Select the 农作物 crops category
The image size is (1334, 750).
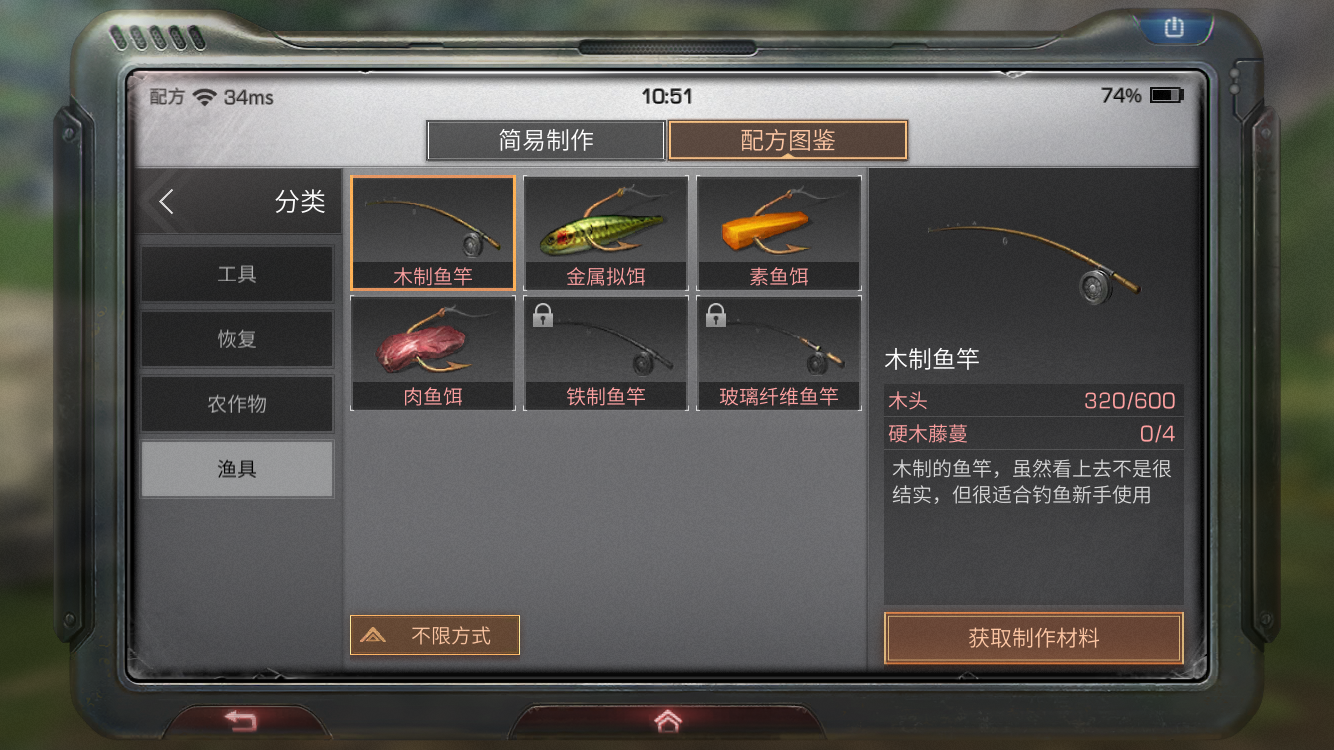pyautogui.click(x=237, y=403)
